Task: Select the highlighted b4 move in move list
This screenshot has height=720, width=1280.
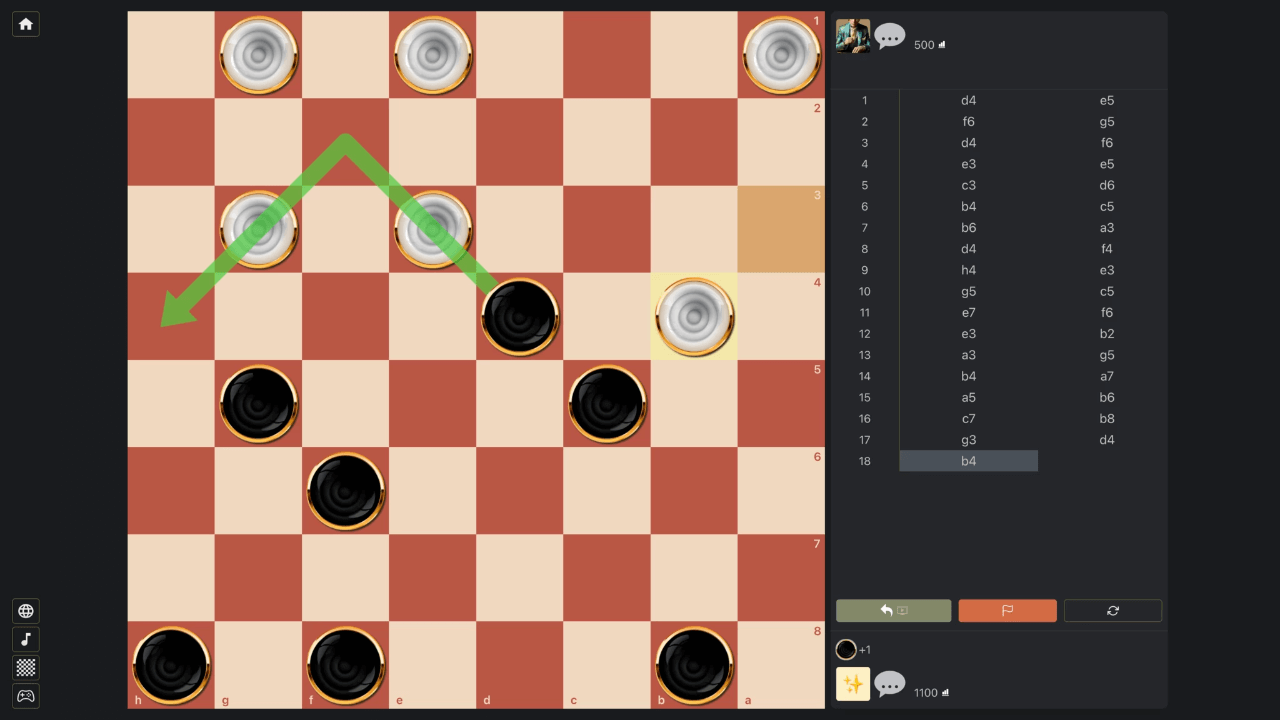Action: (968, 461)
